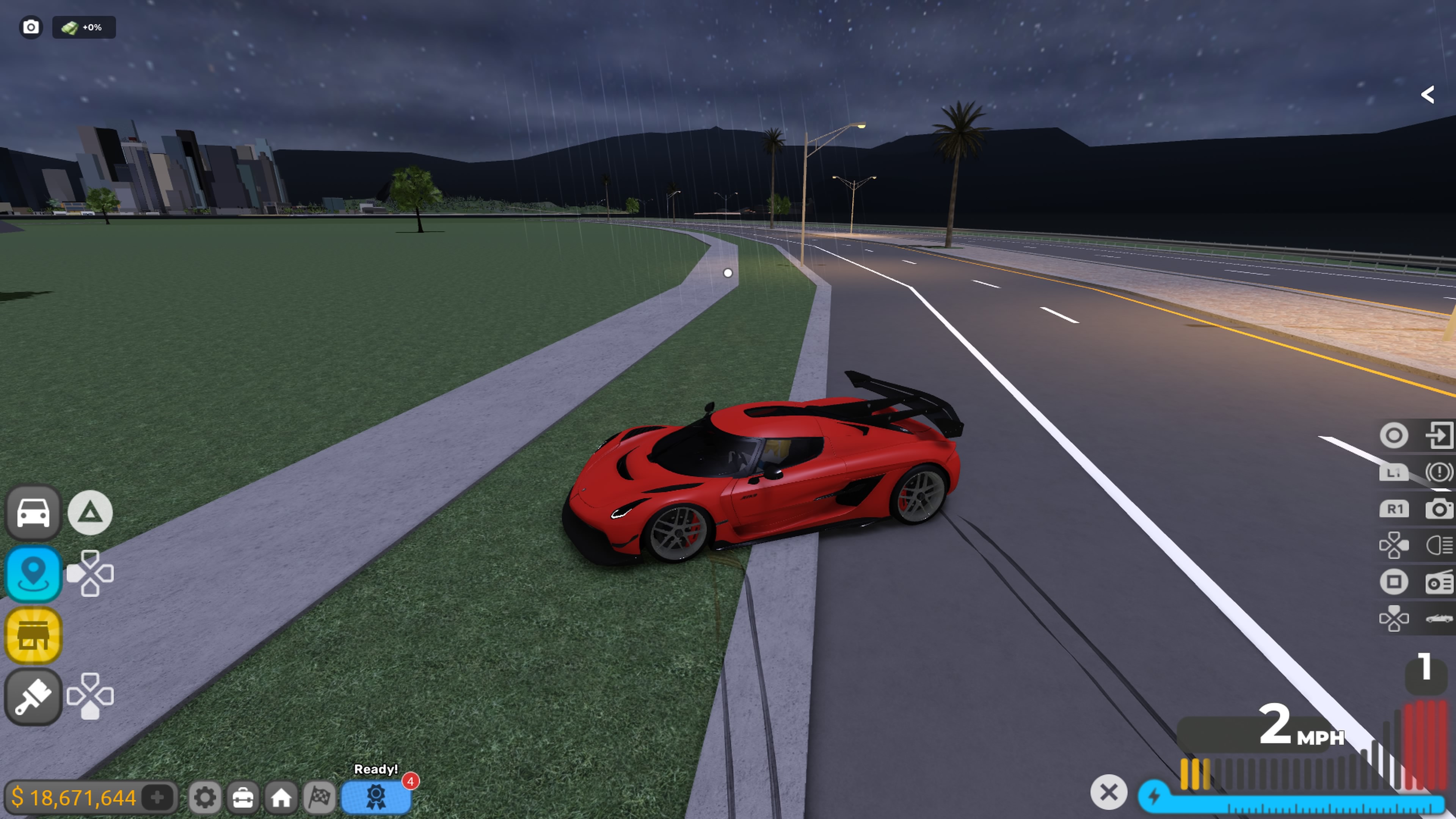Open the paintbrush customization menu
This screenshot has width=1456, height=819.
click(x=33, y=697)
